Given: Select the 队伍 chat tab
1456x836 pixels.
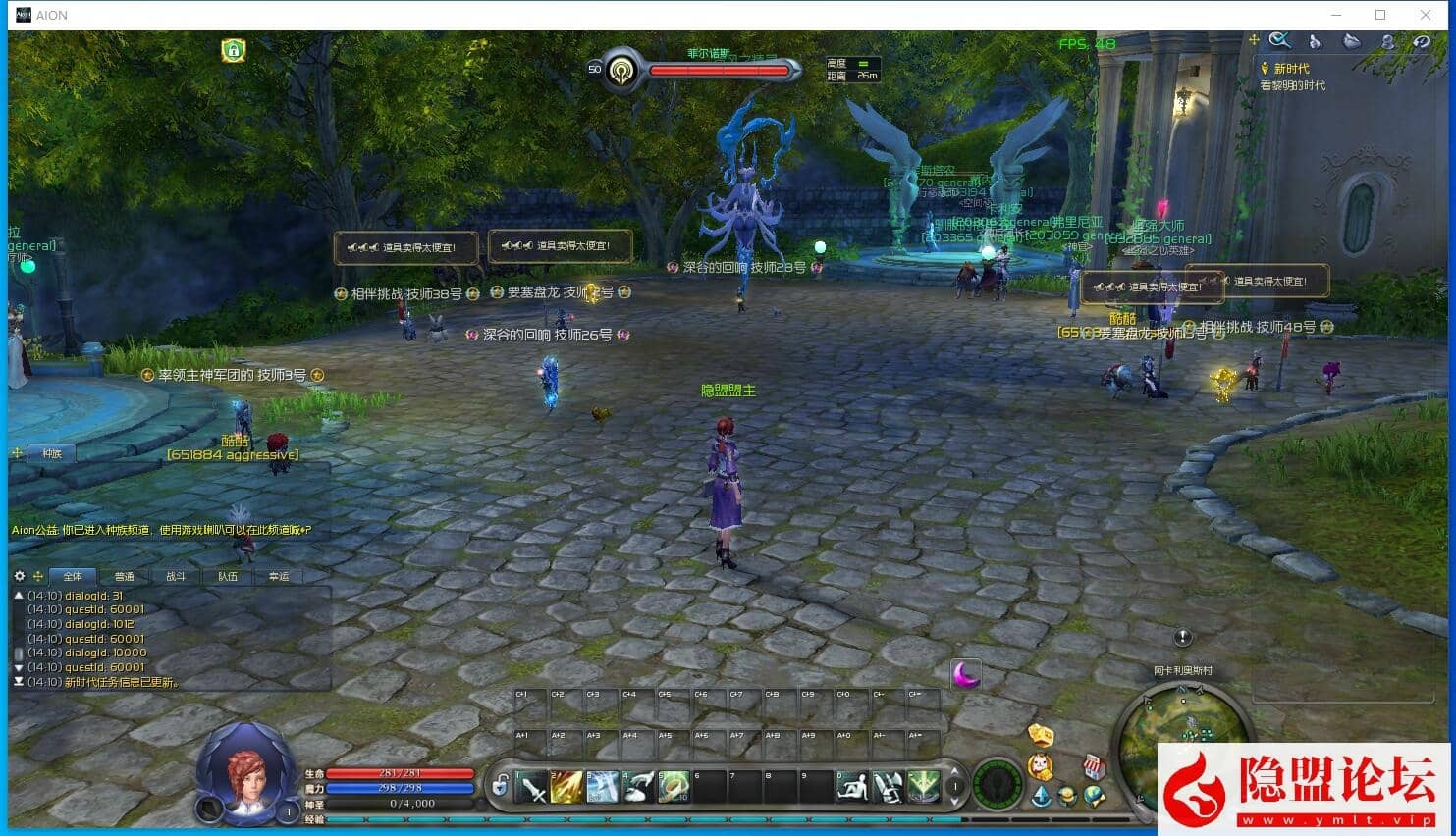Looking at the screenshot, I should (x=228, y=577).
